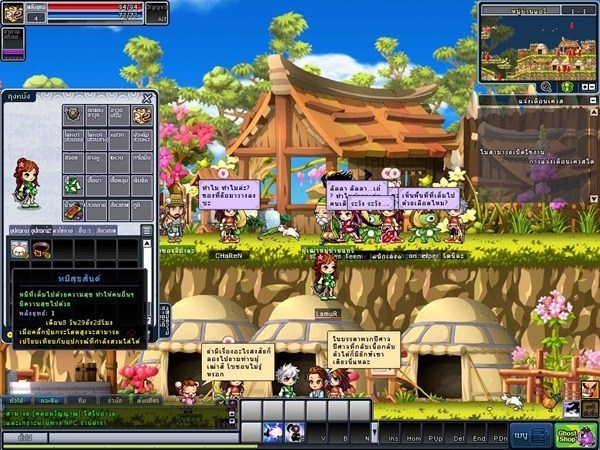600x450 pixels.
Task: Click the skateboard equipment slot
Action: point(73,209)
